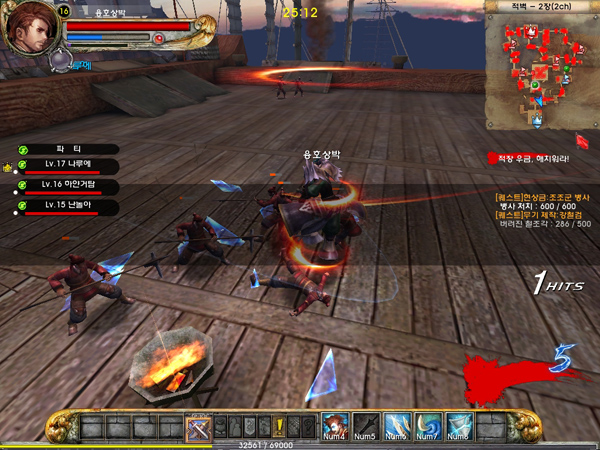Click the red orb beside mana bar
Image resolution: width=600 pixels, height=450 pixels.
point(159,38)
